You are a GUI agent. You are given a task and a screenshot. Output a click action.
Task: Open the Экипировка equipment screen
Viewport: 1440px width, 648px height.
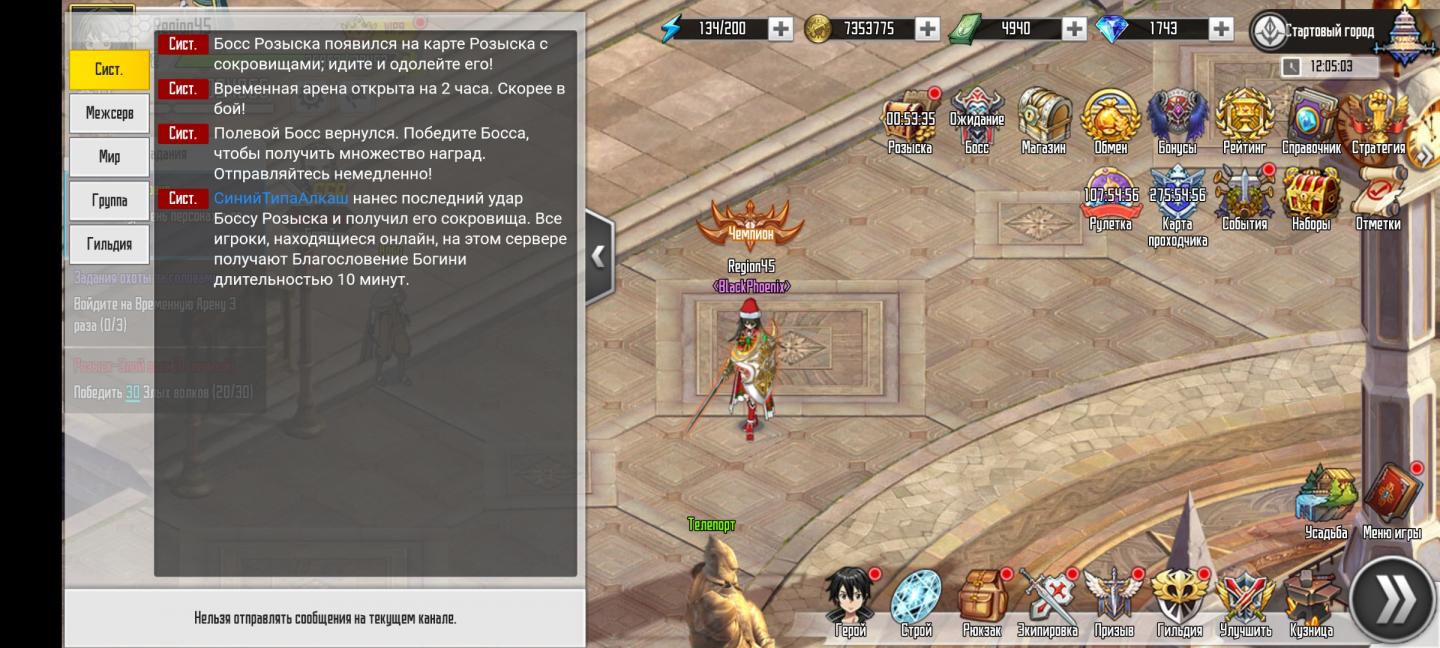click(x=1047, y=600)
